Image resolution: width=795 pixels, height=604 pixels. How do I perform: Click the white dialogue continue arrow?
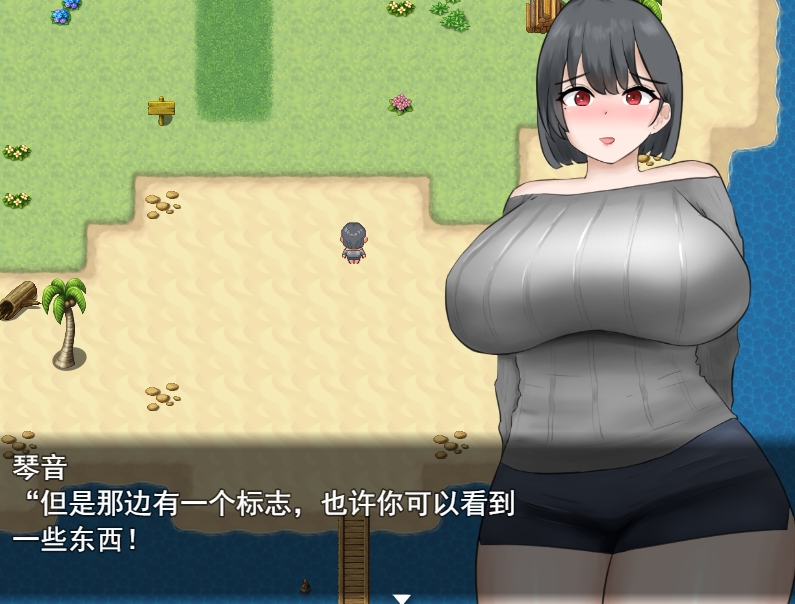(401, 598)
